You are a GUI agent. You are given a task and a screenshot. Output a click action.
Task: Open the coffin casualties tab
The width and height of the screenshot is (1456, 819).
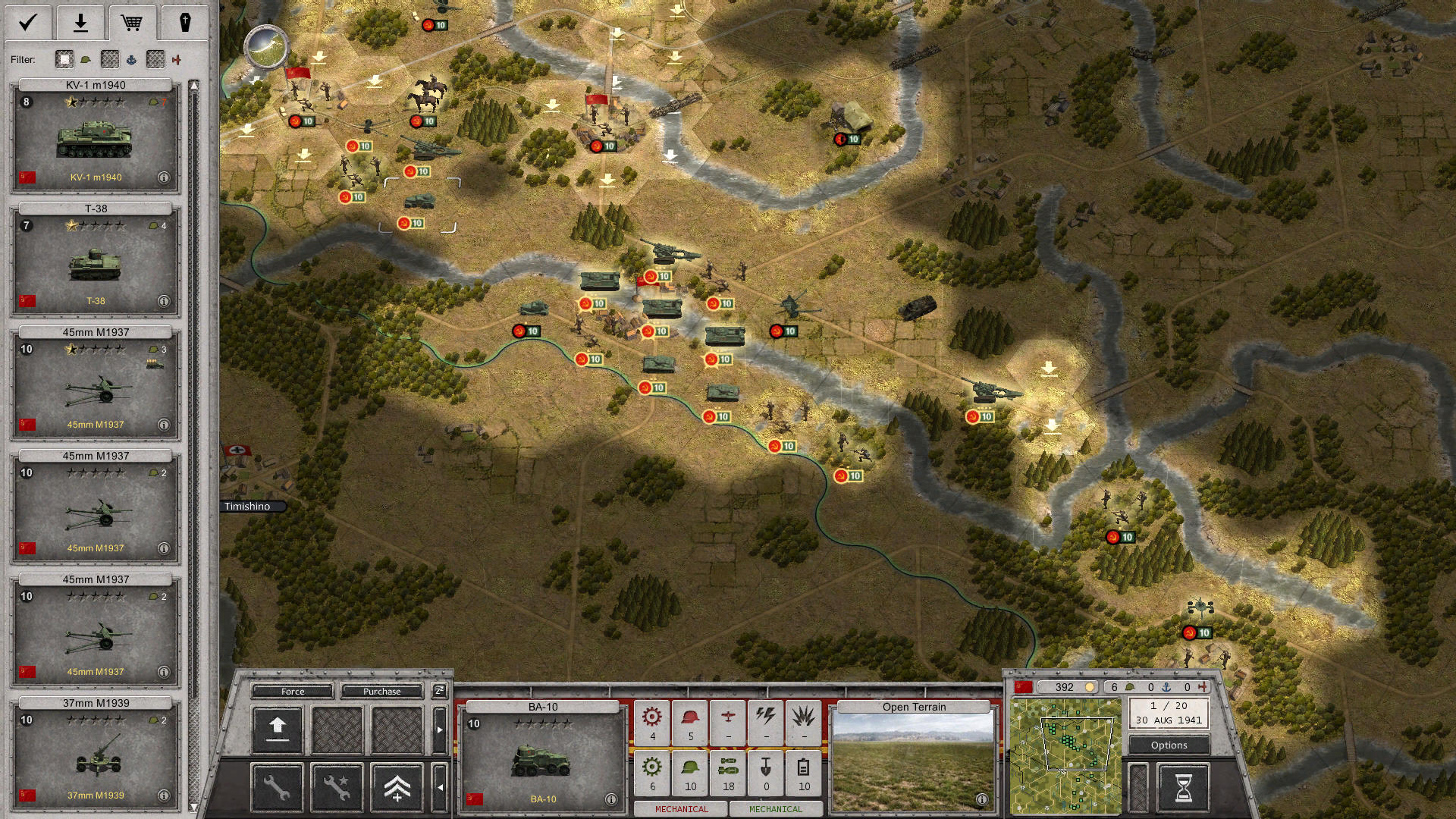tap(187, 23)
